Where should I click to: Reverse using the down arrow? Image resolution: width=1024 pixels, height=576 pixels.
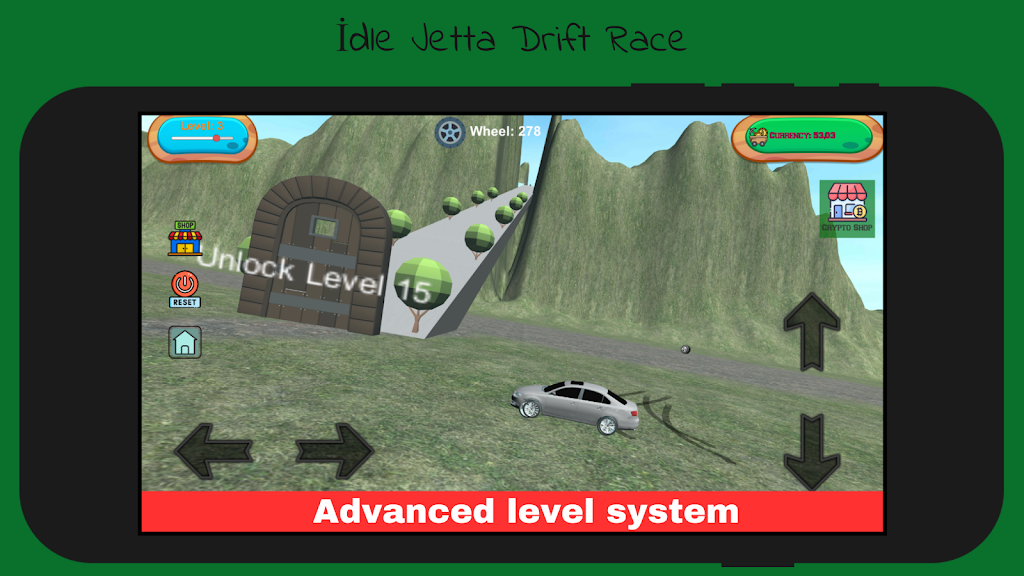point(811,452)
